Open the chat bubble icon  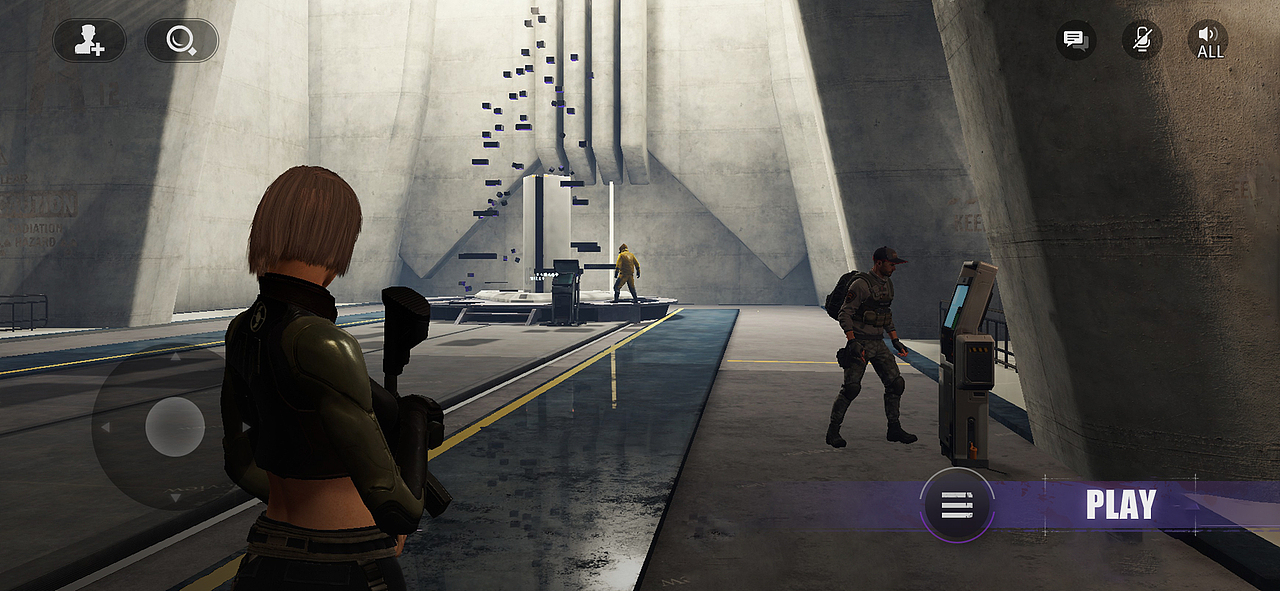pyautogui.click(x=1075, y=40)
